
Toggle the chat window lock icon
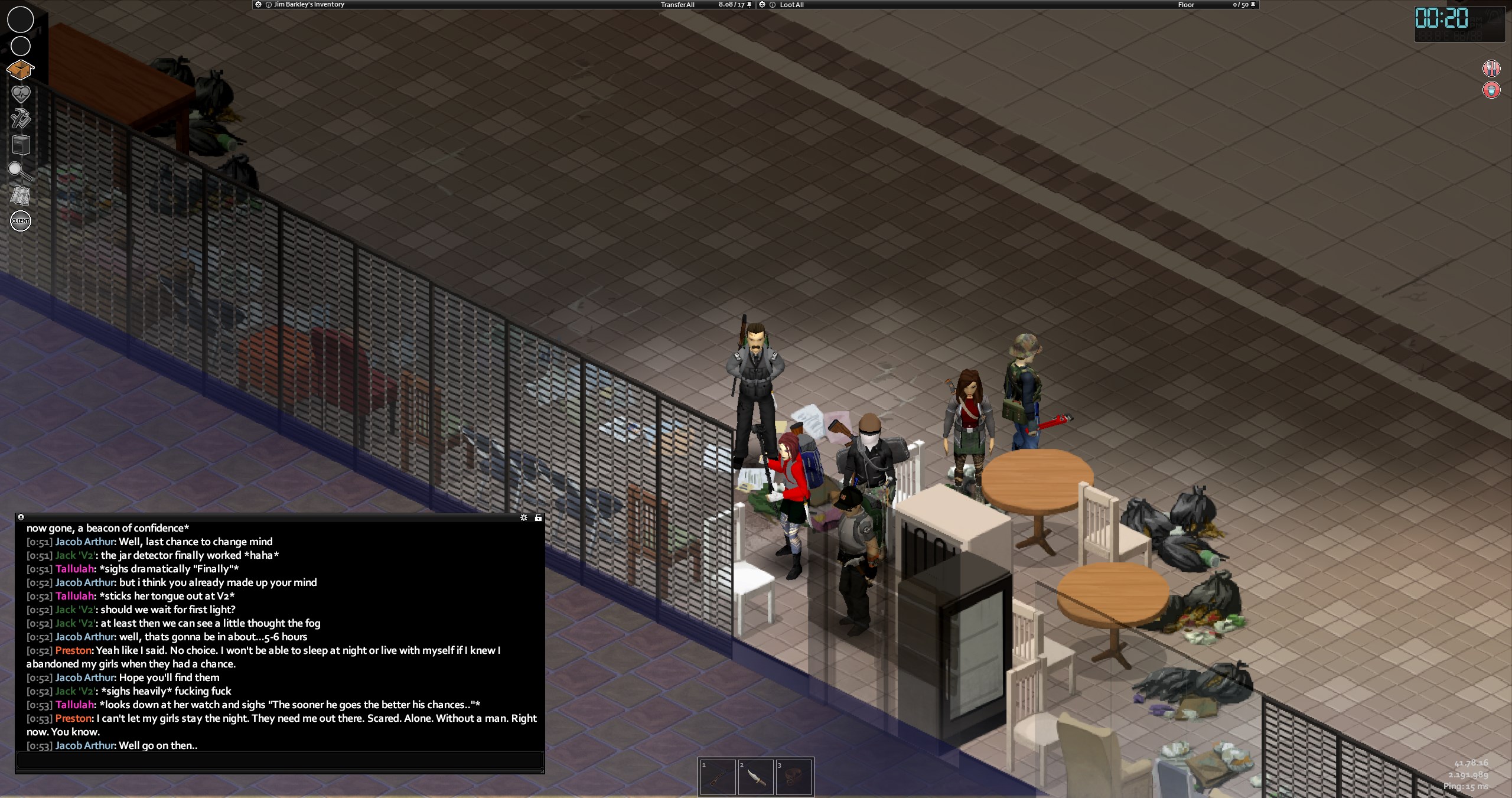pos(538,517)
